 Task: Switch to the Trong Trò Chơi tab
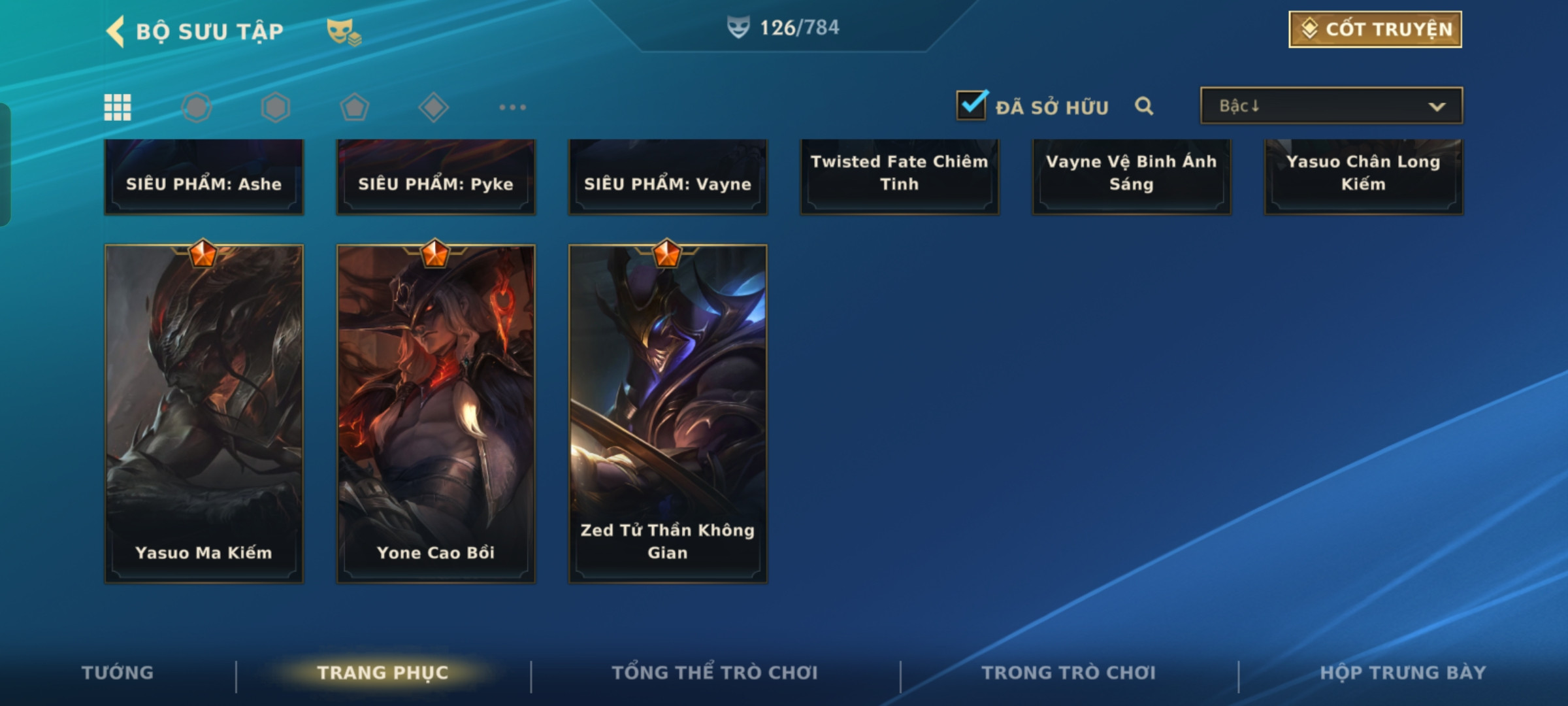click(x=1069, y=673)
